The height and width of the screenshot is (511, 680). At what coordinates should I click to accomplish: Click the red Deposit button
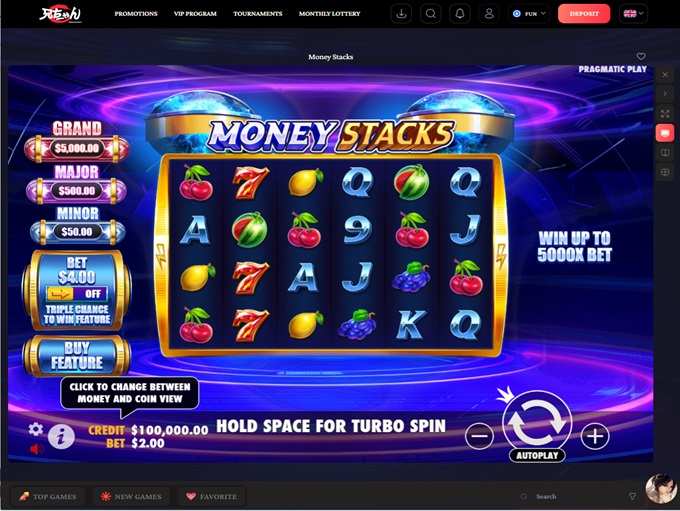click(x=583, y=14)
